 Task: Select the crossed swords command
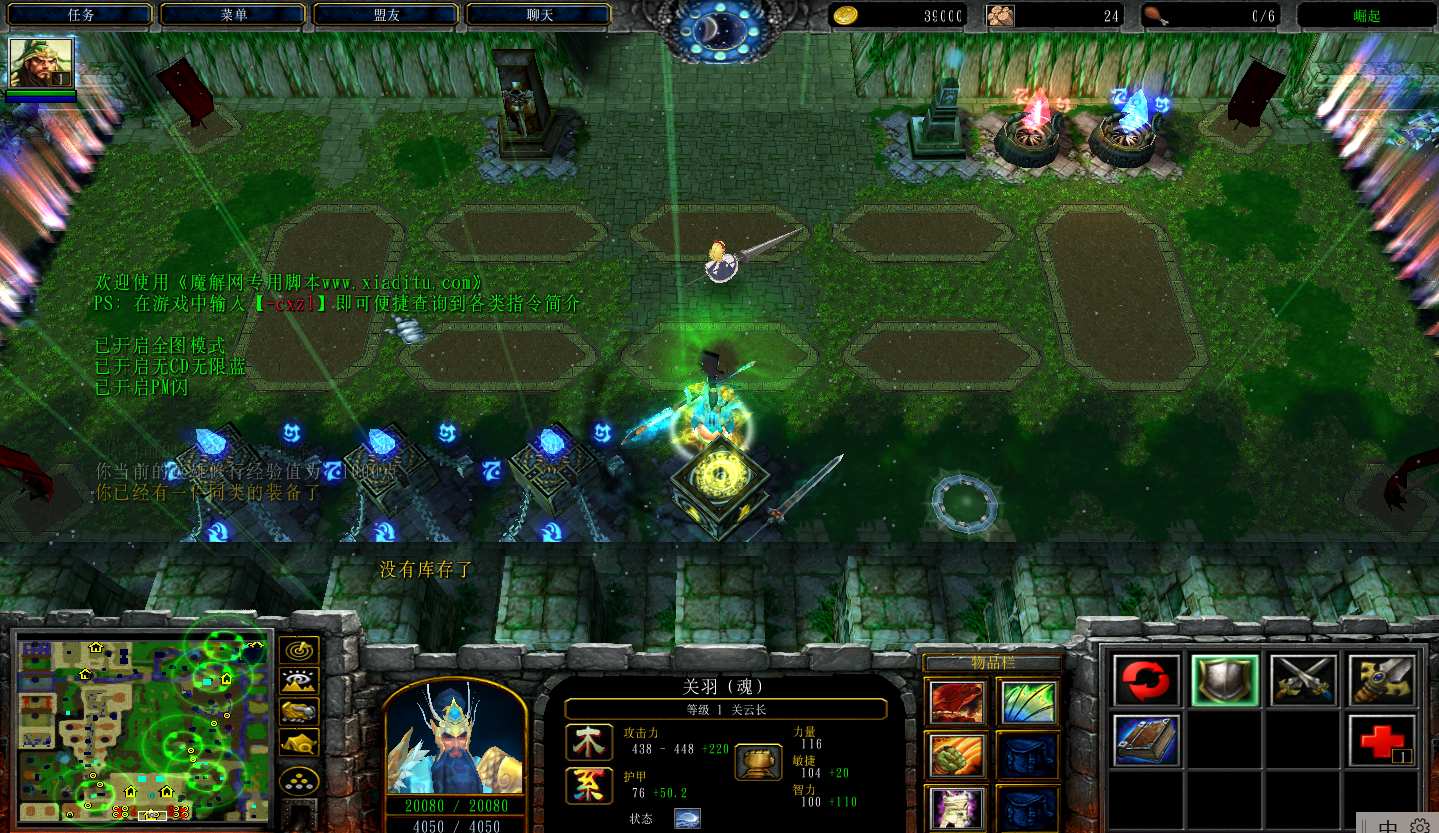coord(1304,681)
